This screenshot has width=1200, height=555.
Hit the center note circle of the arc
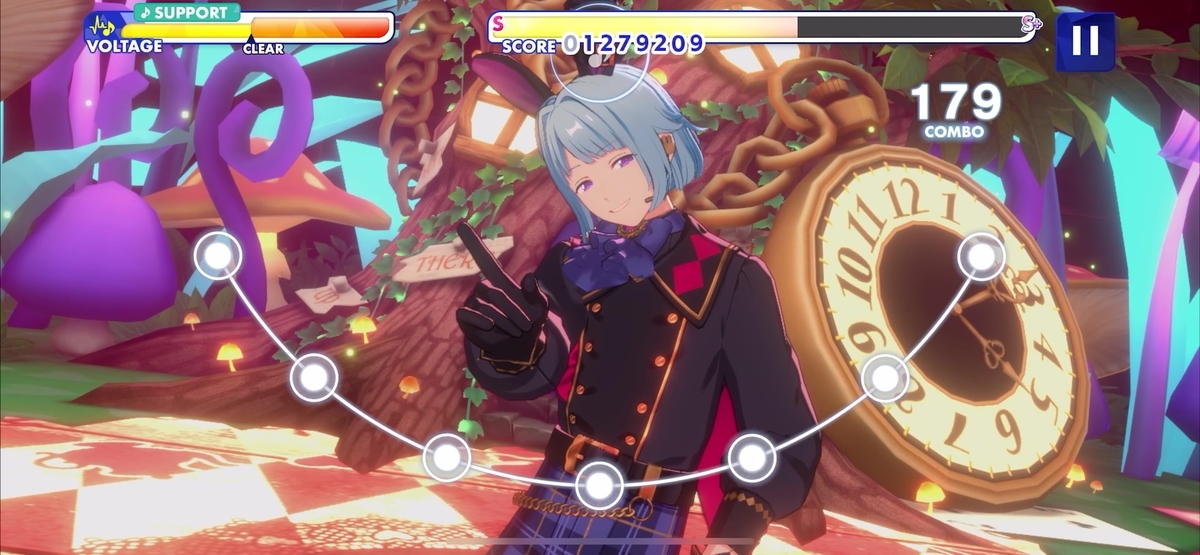click(599, 486)
